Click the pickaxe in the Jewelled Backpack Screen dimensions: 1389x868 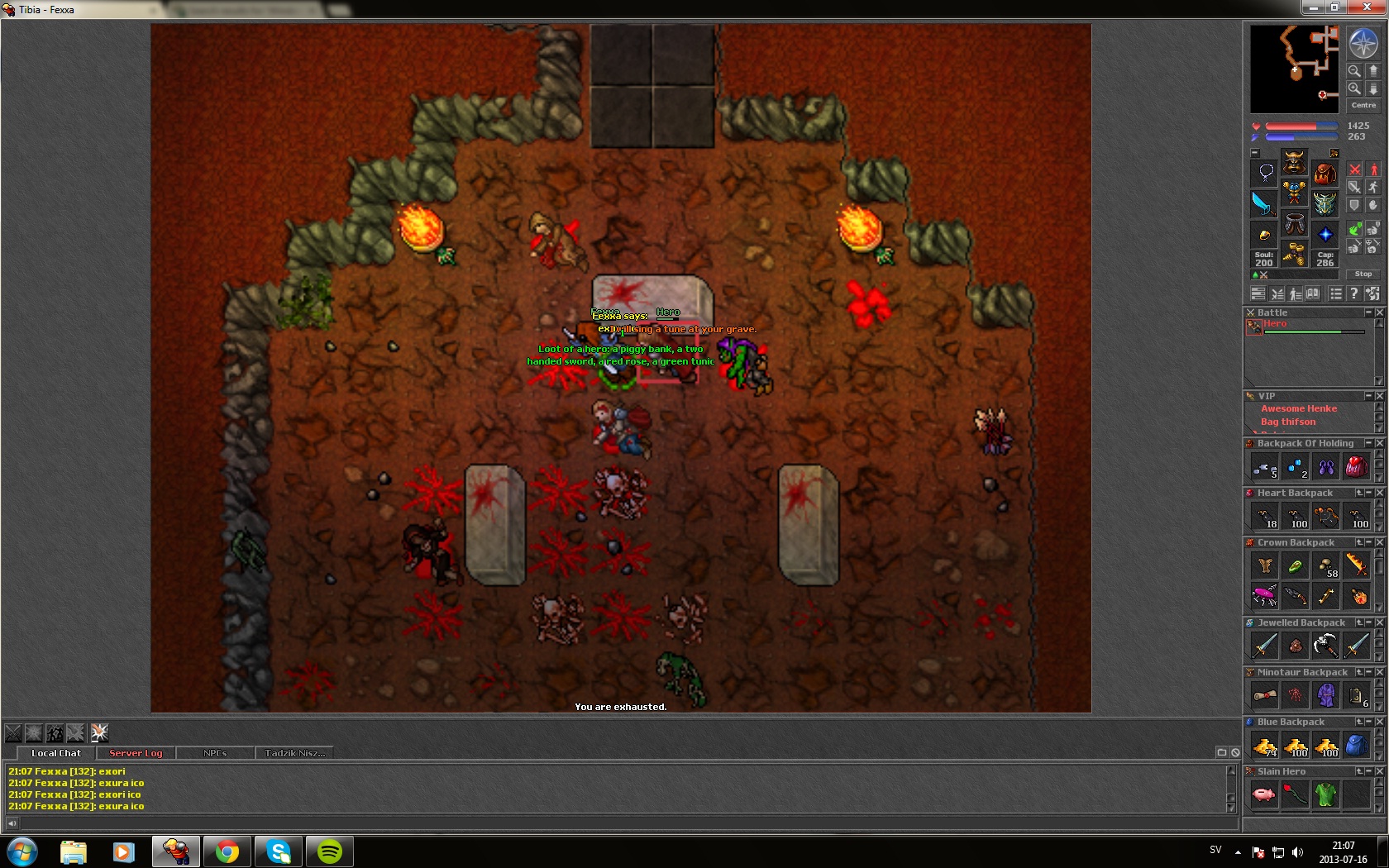(x=1325, y=645)
